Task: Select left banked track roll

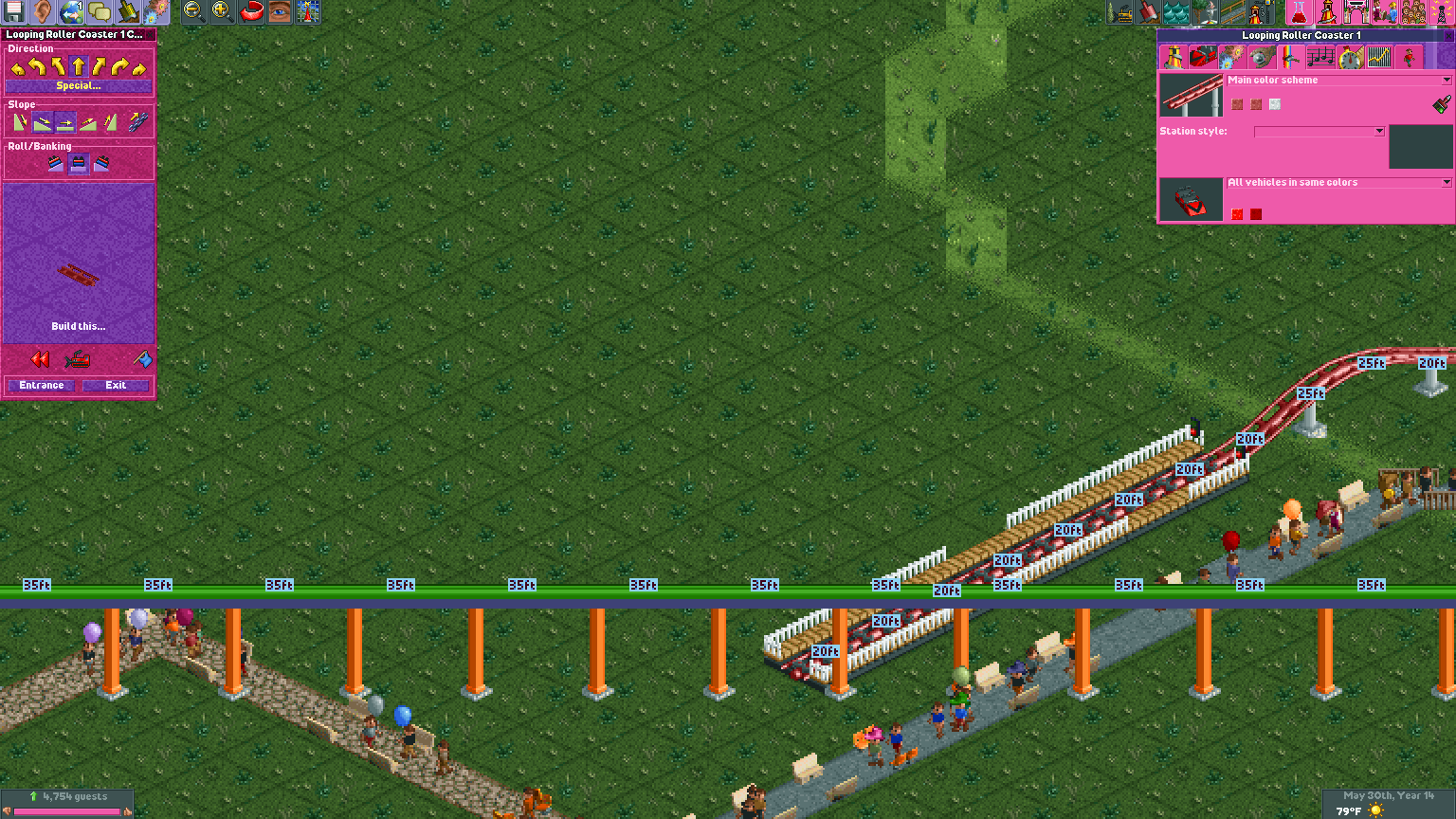Action: click(x=55, y=162)
